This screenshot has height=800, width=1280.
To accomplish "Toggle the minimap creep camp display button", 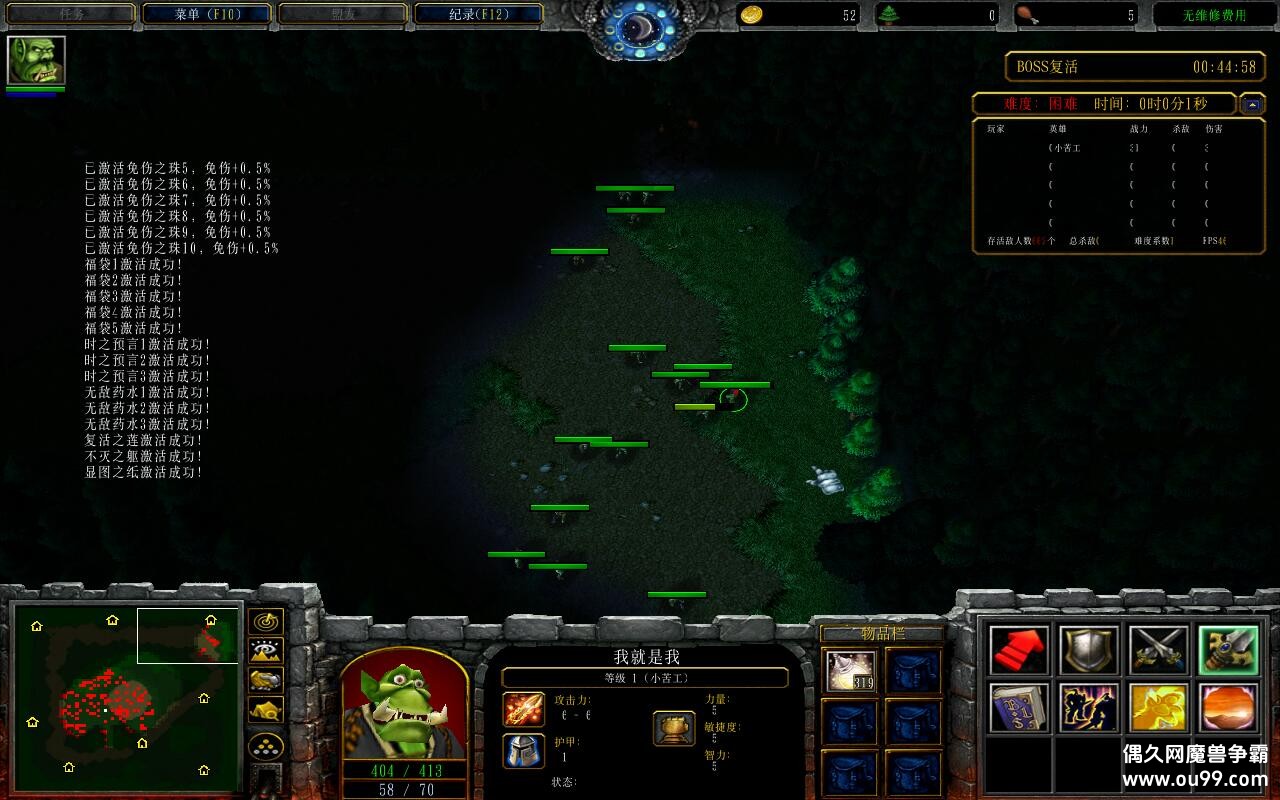I will (x=266, y=710).
